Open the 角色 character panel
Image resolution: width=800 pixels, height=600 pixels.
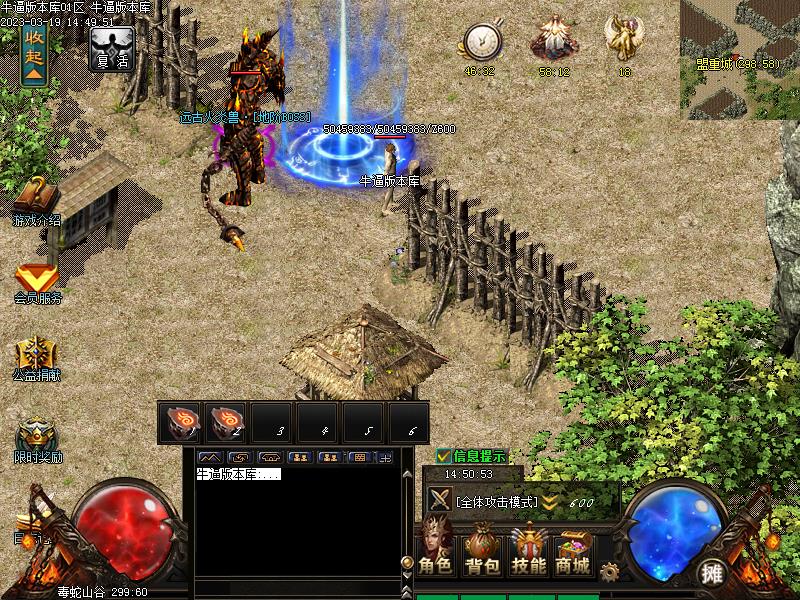click(436, 552)
